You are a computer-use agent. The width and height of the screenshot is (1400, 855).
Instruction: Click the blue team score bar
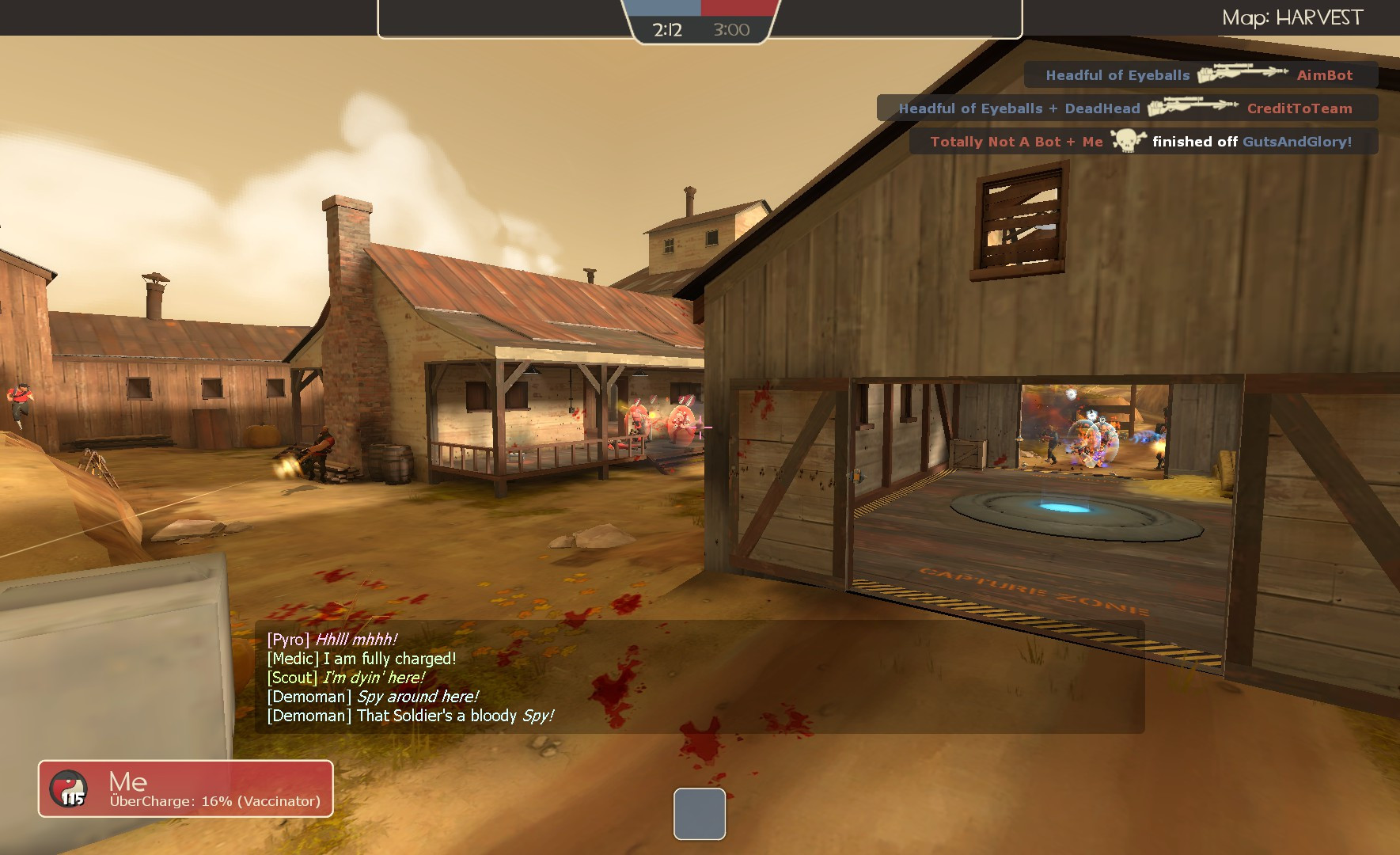(x=665, y=8)
